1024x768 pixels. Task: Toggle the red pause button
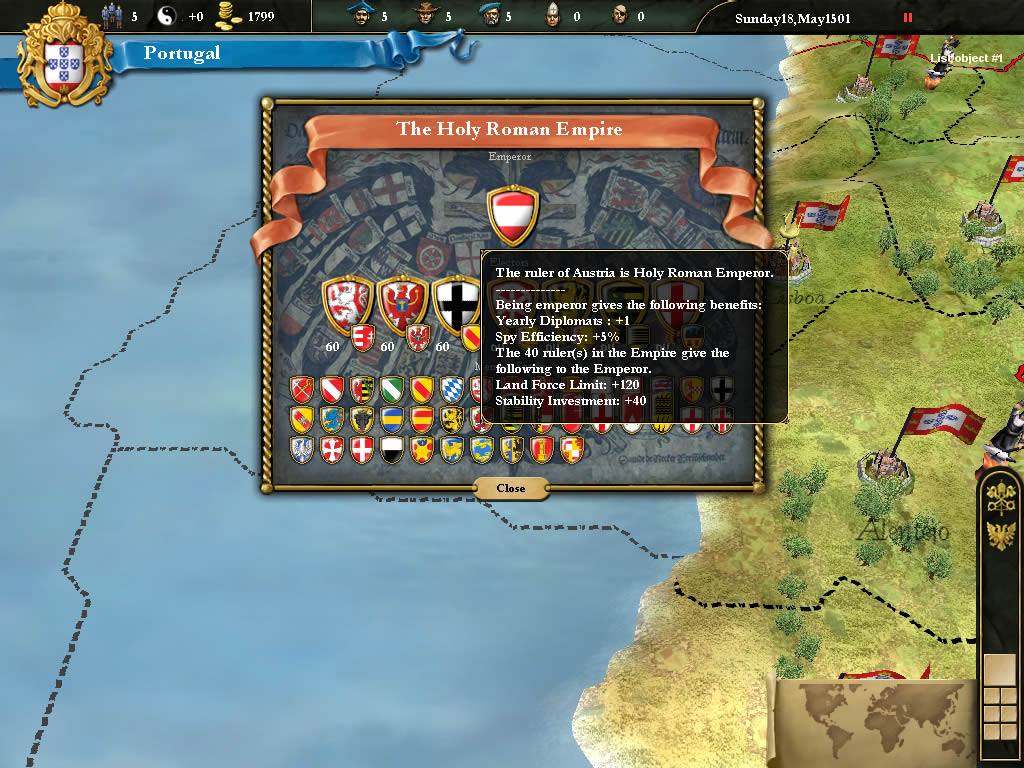pos(908,17)
